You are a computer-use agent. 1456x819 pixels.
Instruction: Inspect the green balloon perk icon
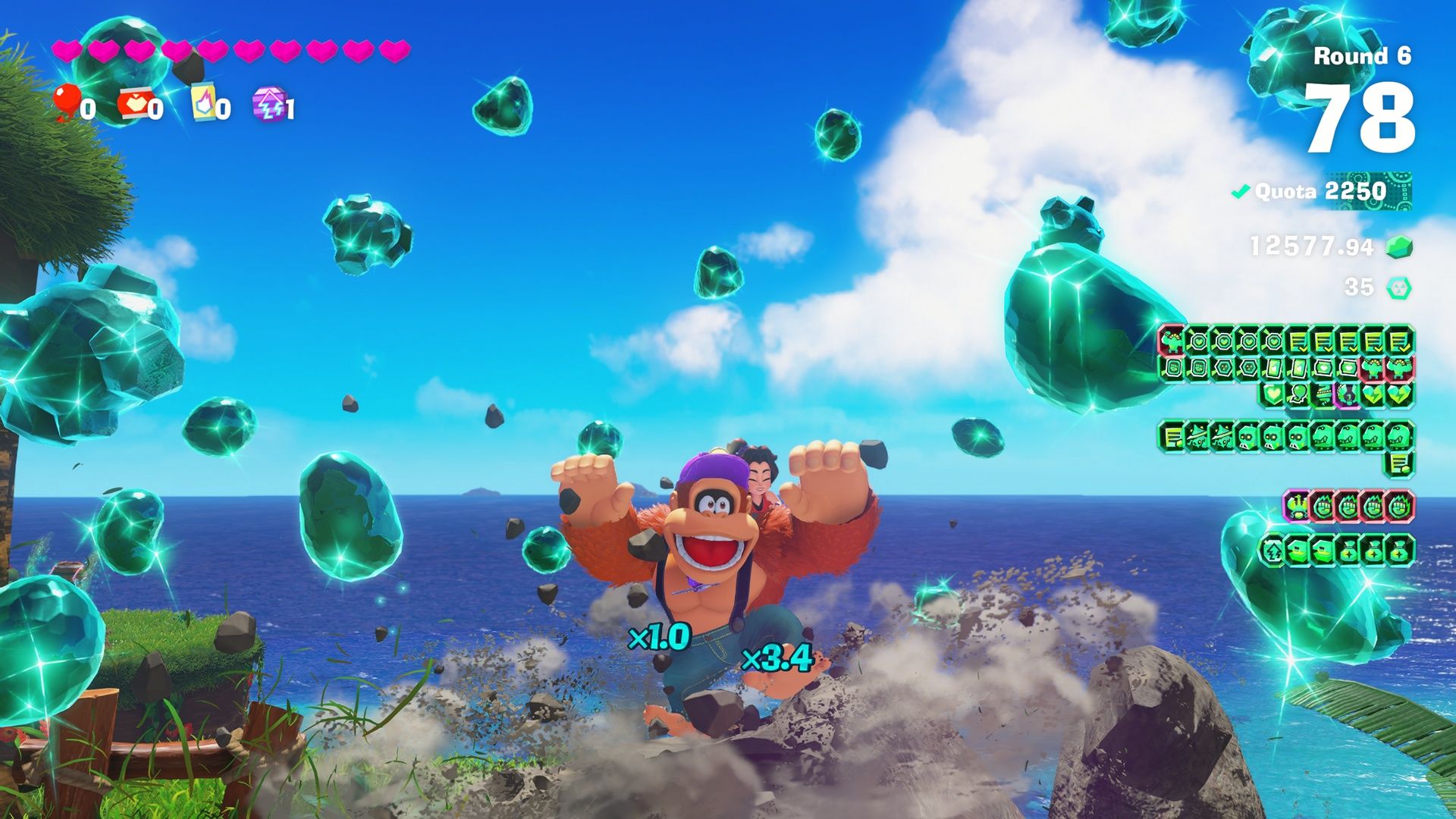(1297, 394)
